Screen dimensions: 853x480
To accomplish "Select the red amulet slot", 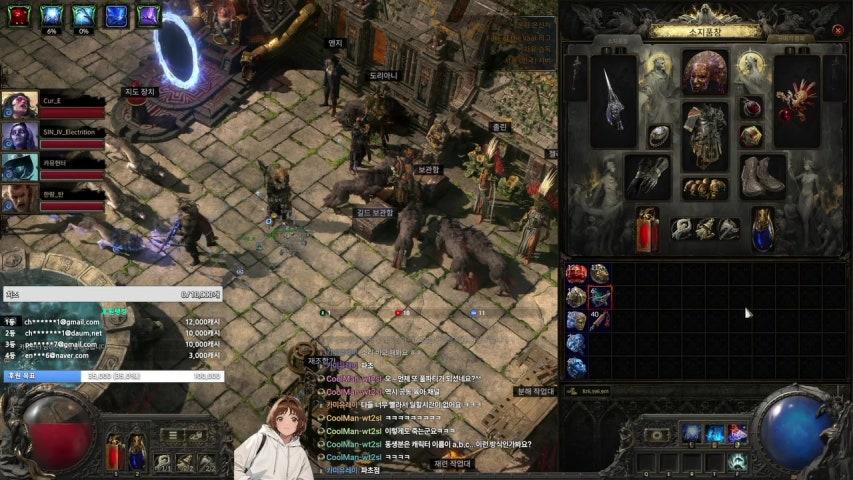I will pos(751,107).
